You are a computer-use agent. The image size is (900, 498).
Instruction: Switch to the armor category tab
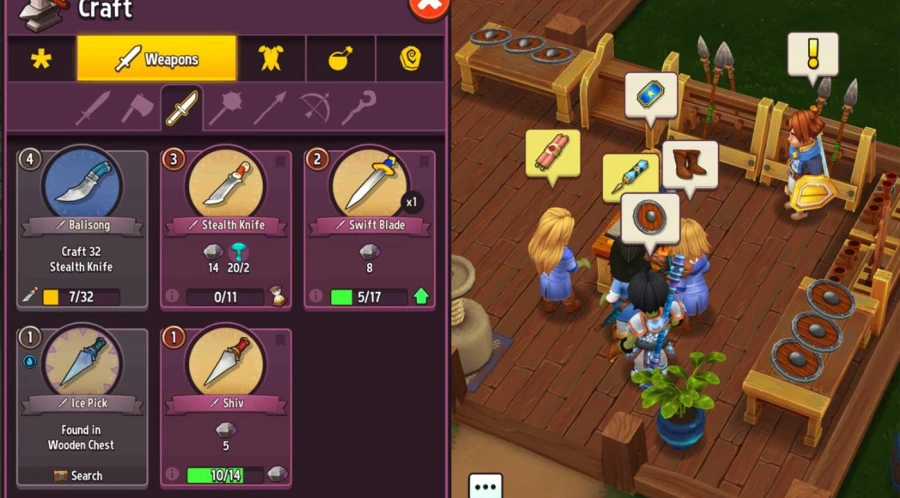[270, 59]
